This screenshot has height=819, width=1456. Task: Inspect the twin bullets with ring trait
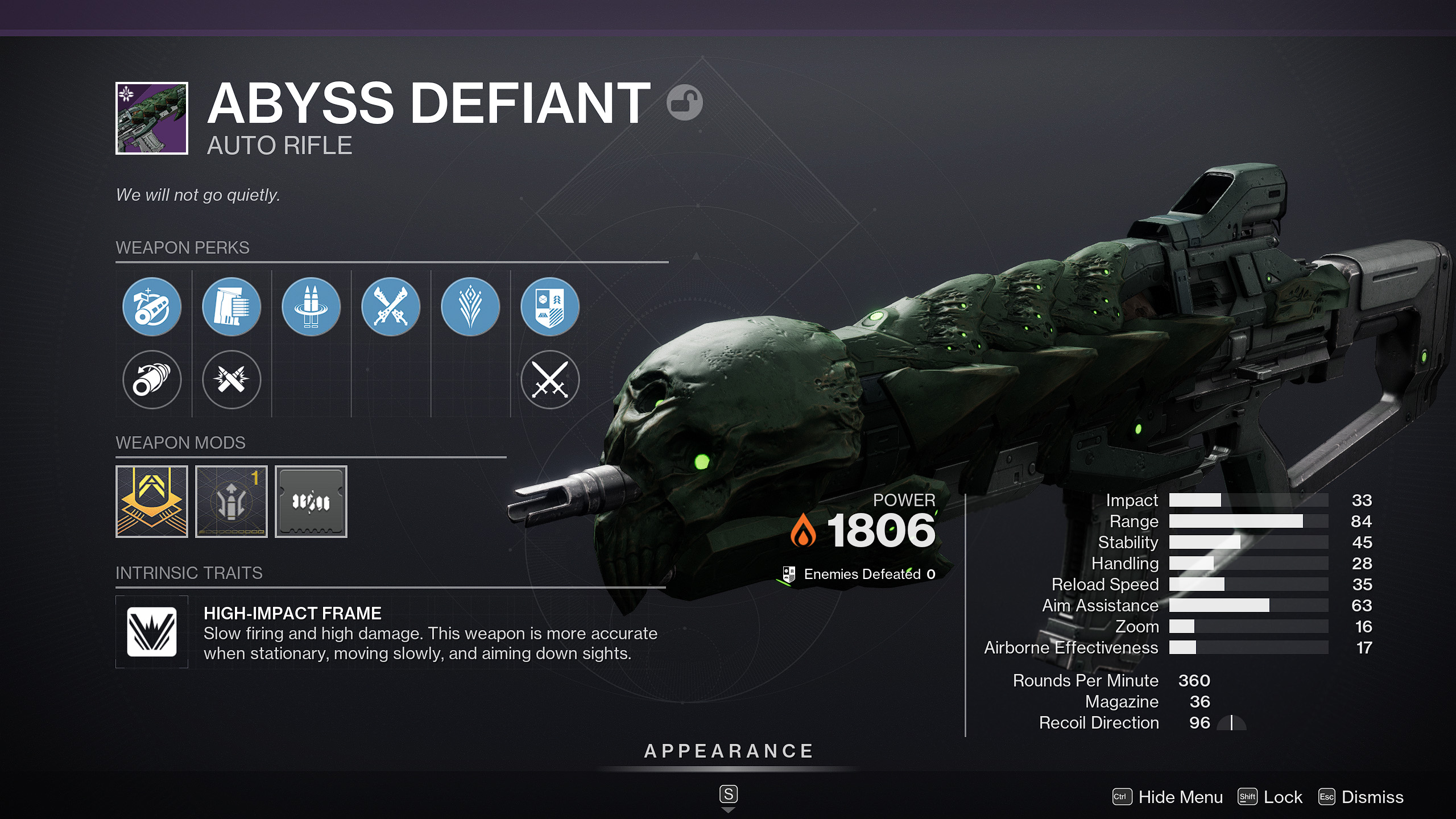click(311, 307)
